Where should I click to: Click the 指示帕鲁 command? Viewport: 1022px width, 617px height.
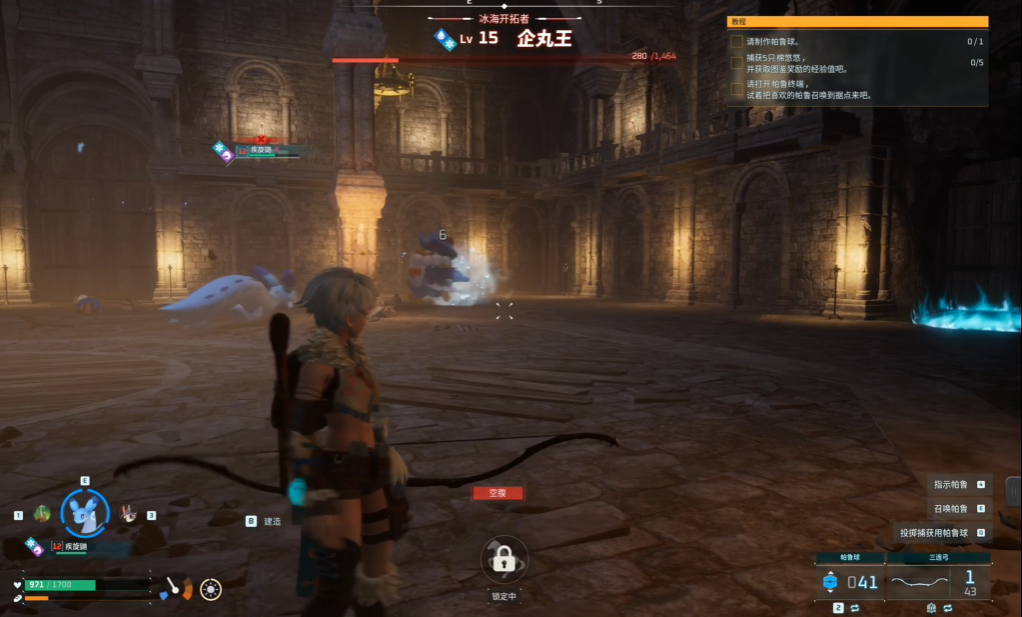click(x=957, y=484)
